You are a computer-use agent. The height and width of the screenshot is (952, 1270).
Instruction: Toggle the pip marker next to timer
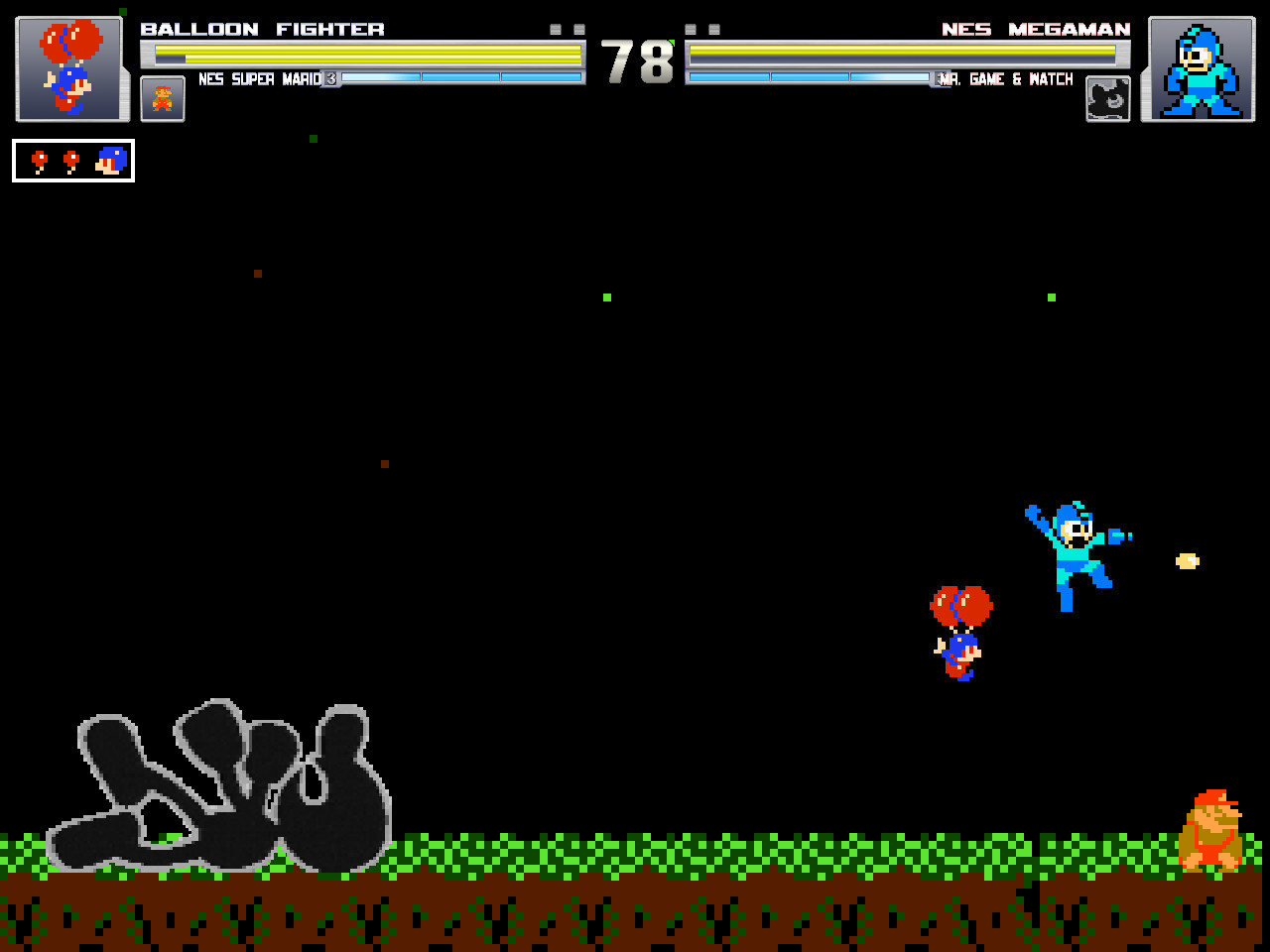576,29
